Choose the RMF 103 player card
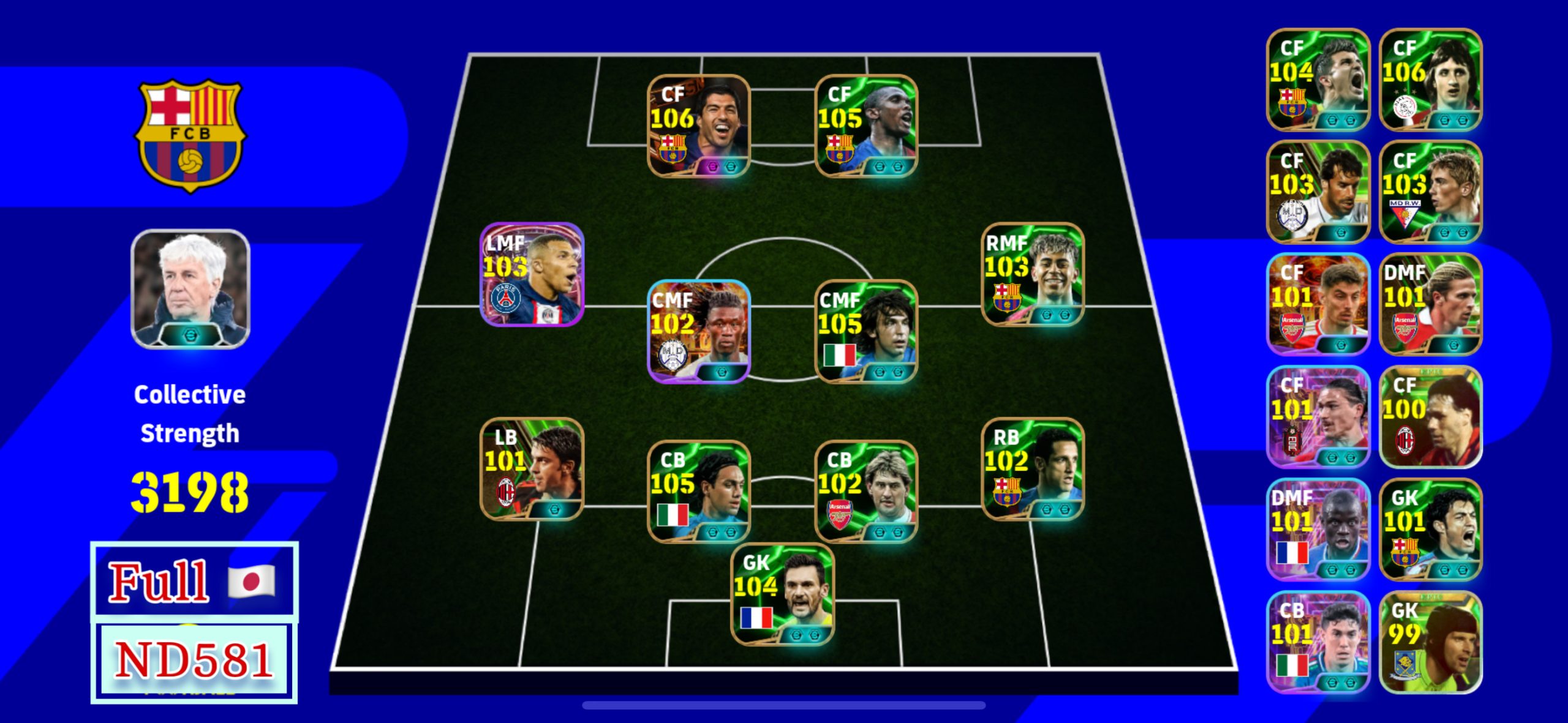This screenshot has width=1568, height=723. coord(1033,274)
